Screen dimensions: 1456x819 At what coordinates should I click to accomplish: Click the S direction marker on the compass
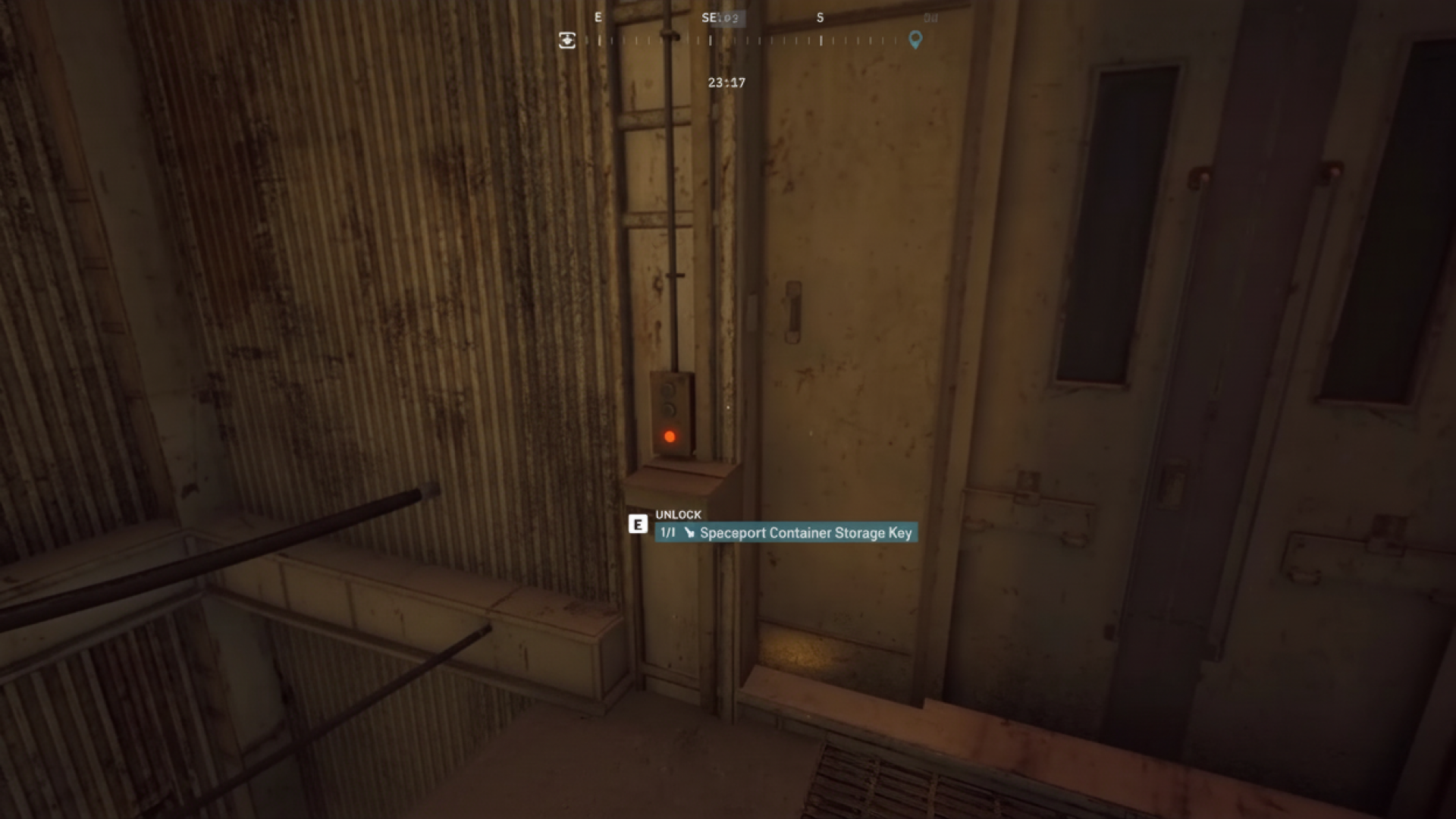coord(820,17)
